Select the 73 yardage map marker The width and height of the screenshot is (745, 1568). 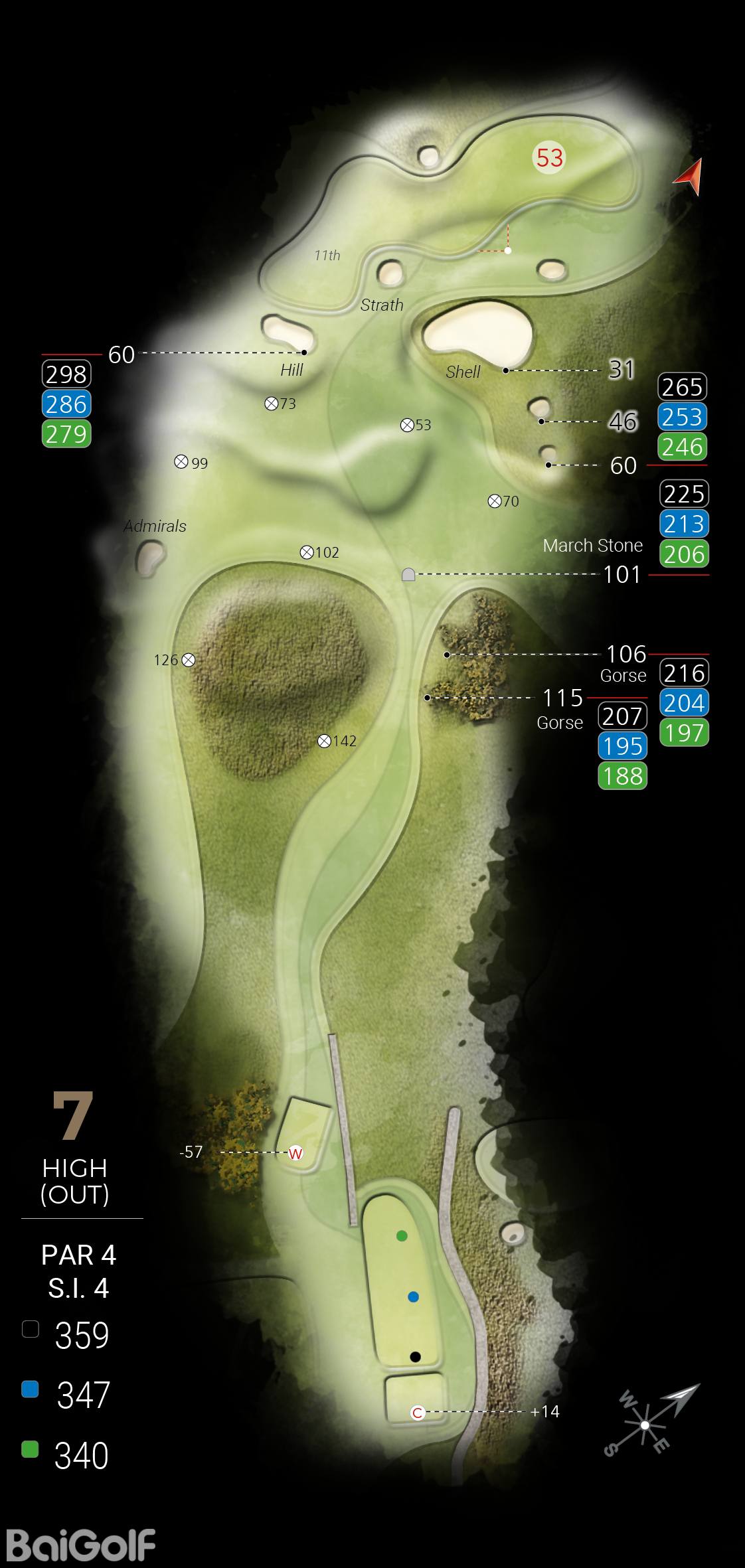pyautogui.click(x=271, y=403)
